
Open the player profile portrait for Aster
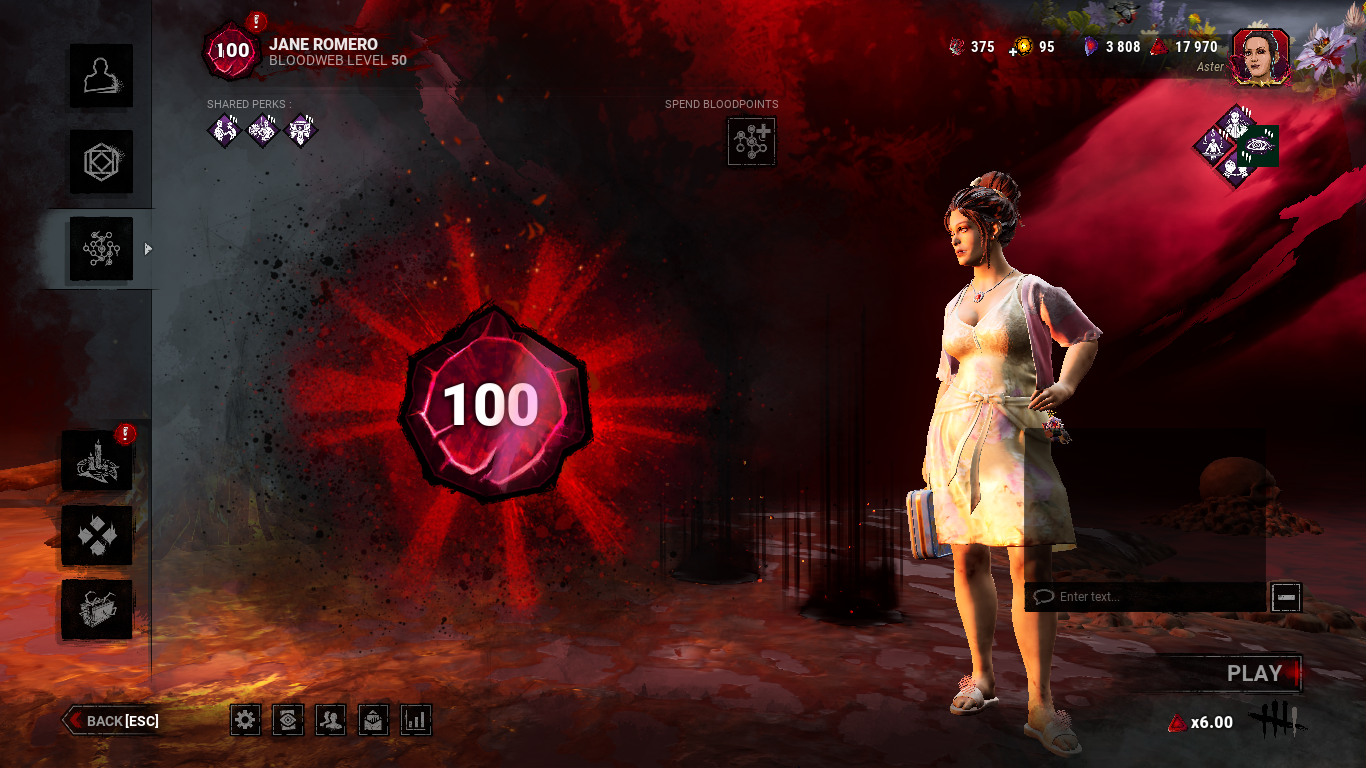(1260, 55)
